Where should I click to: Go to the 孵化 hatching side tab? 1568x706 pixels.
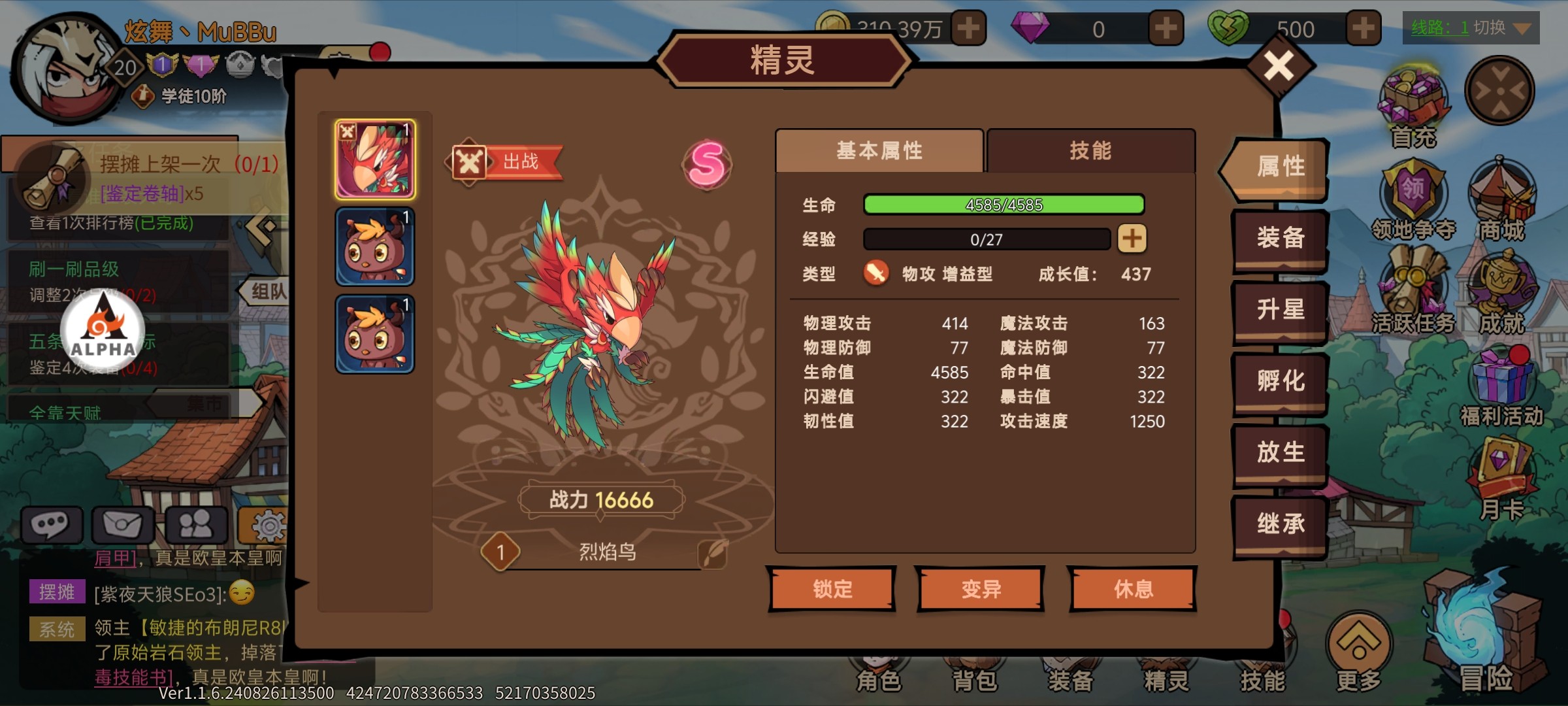(1280, 380)
